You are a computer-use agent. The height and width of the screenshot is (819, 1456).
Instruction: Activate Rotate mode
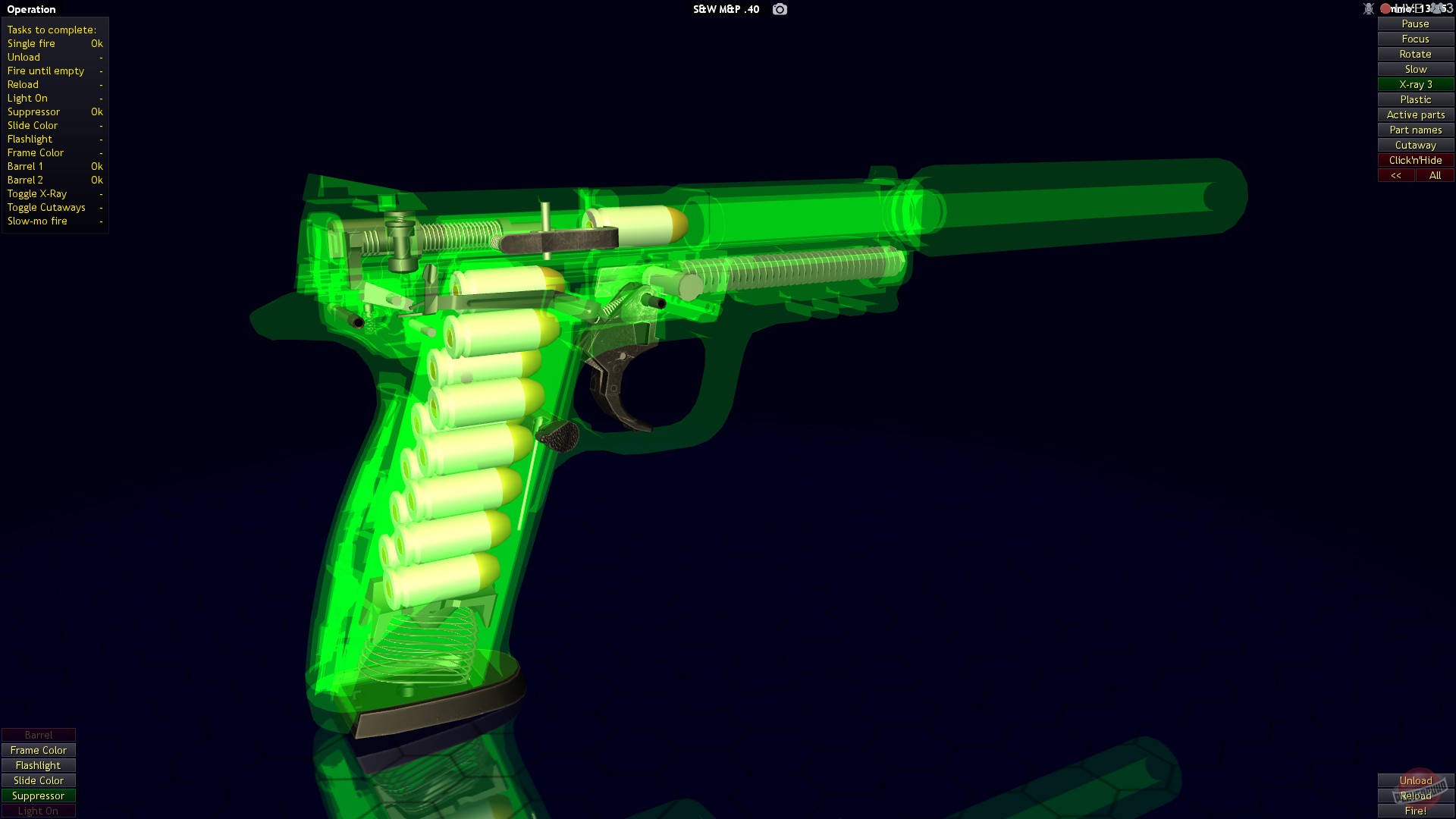coord(1415,54)
